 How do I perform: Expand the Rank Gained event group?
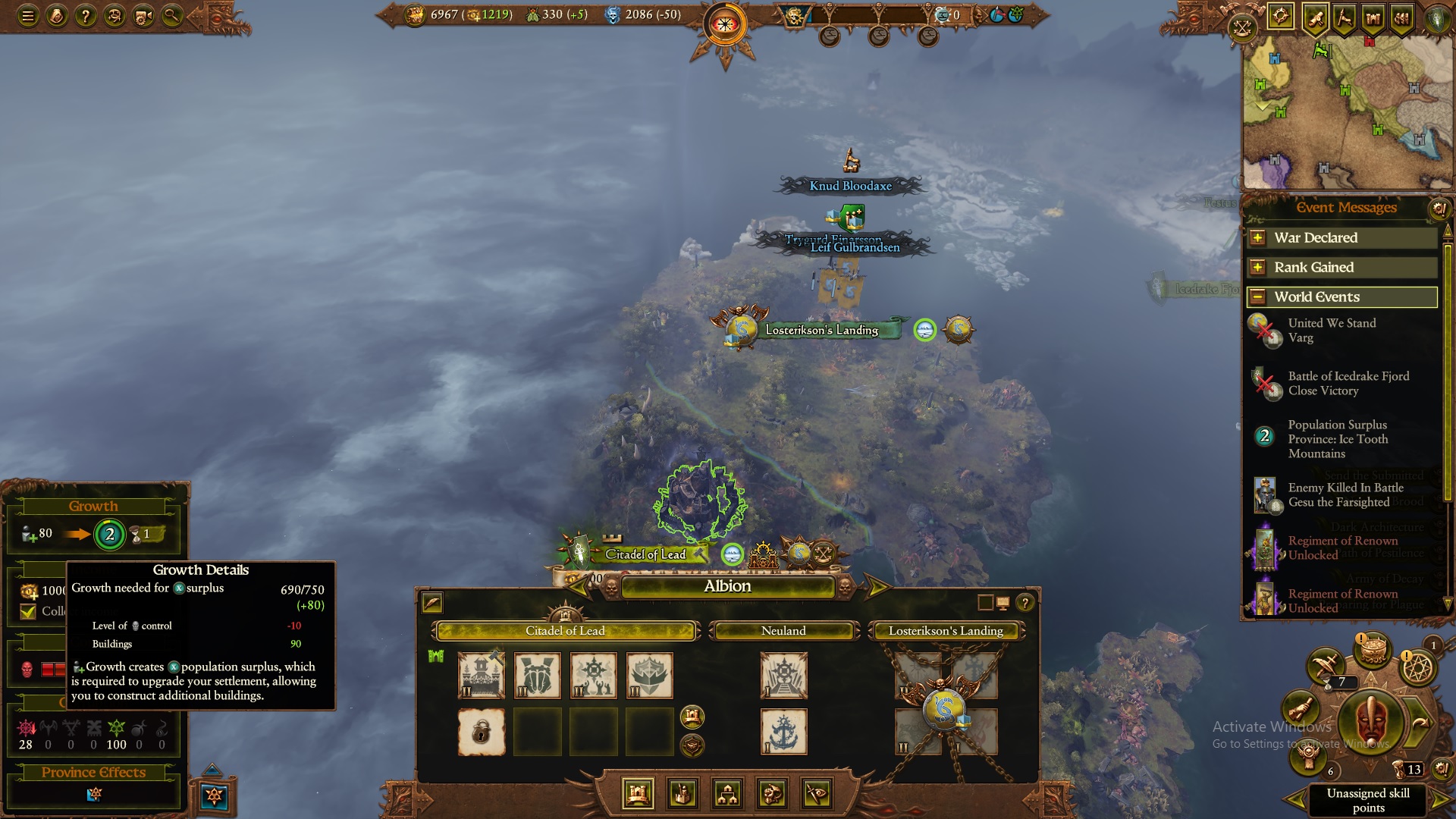coord(1257,268)
